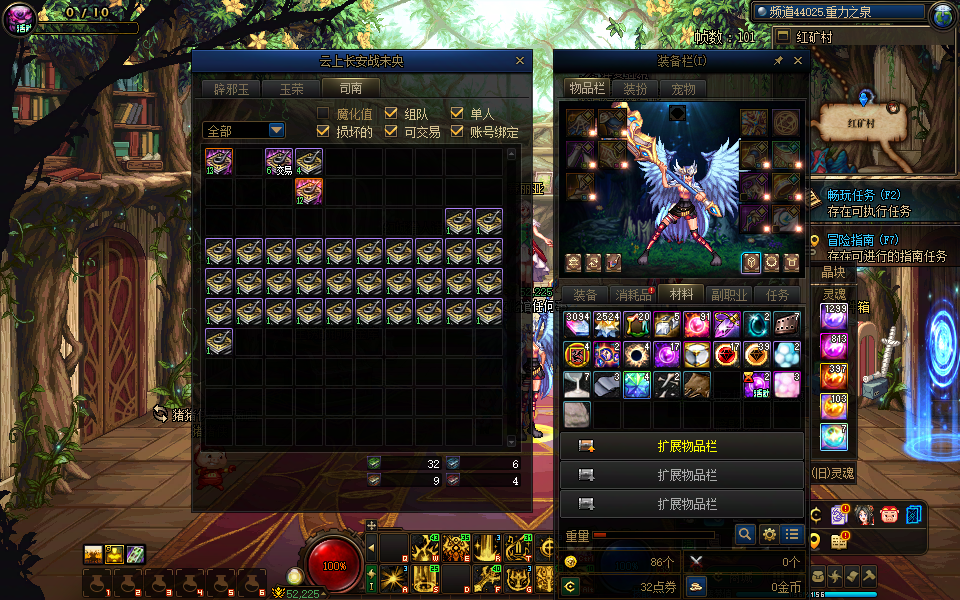The width and height of the screenshot is (960, 600).
Task: Open 畅玩任务 quest tracker entry
Action: 864,195
